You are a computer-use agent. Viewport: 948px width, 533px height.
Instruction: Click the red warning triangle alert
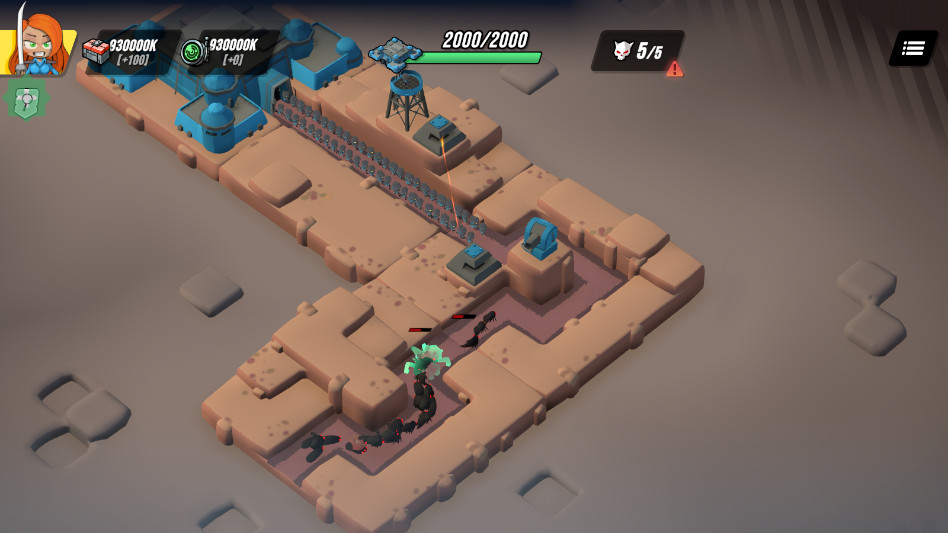coord(675,69)
